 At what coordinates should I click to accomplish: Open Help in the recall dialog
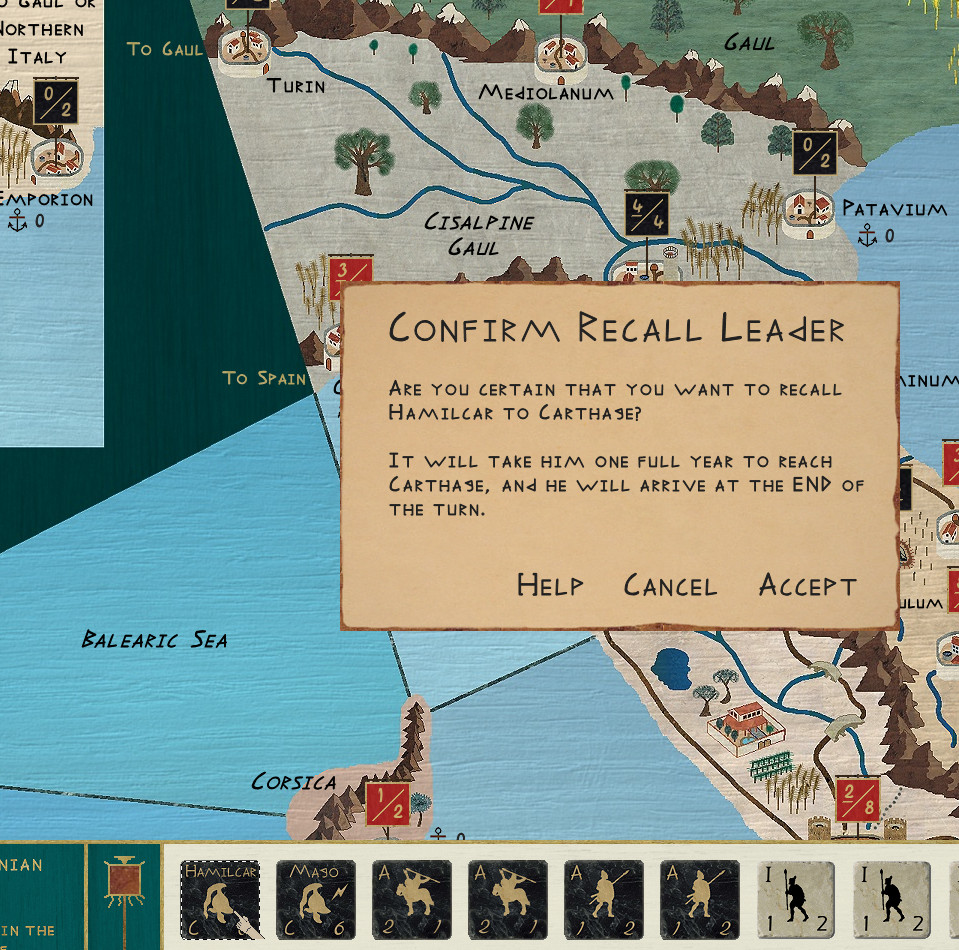coord(550,585)
